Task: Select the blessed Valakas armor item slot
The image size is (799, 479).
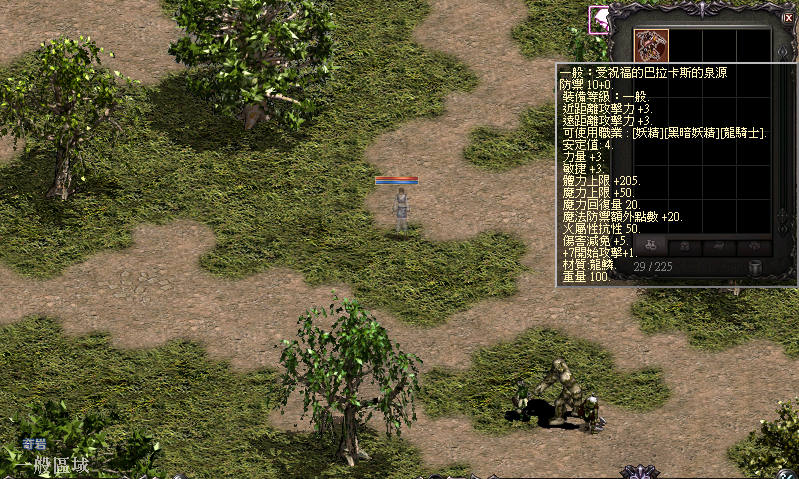Action: tap(651, 45)
